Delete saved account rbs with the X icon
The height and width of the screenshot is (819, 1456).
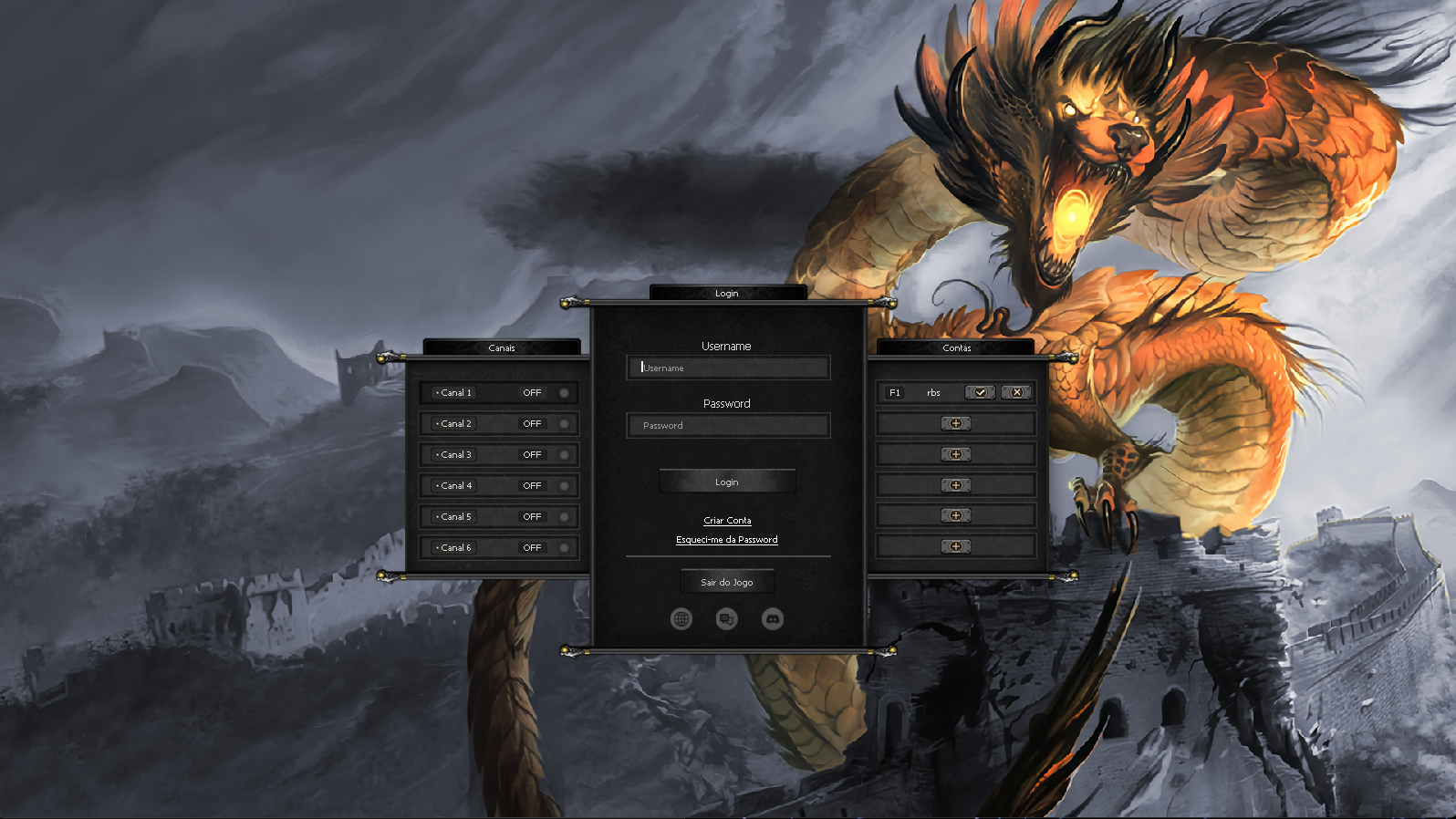click(1015, 392)
